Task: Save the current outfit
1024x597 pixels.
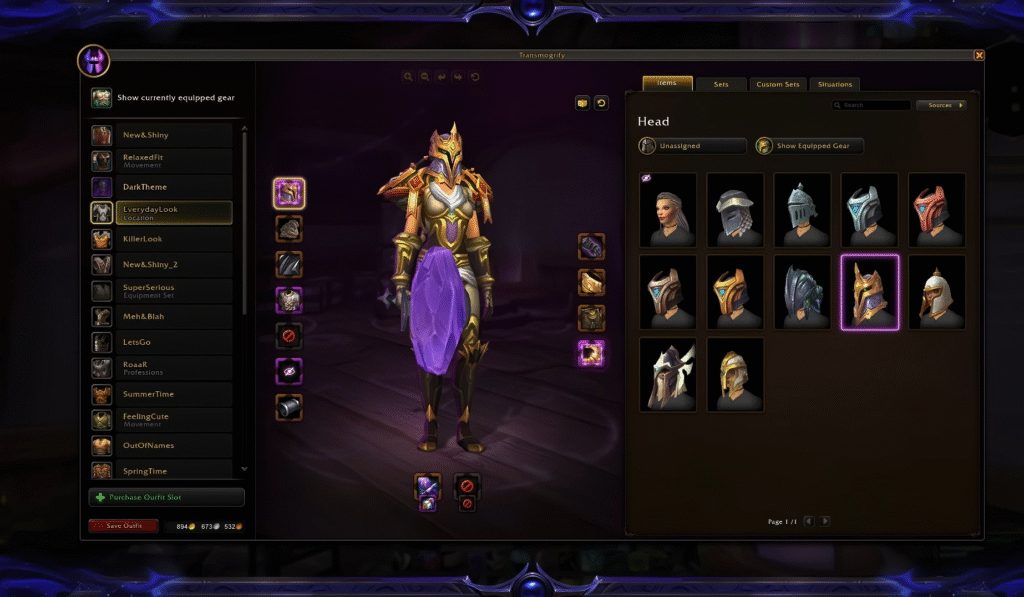Action: pyautogui.click(x=123, y=526)
